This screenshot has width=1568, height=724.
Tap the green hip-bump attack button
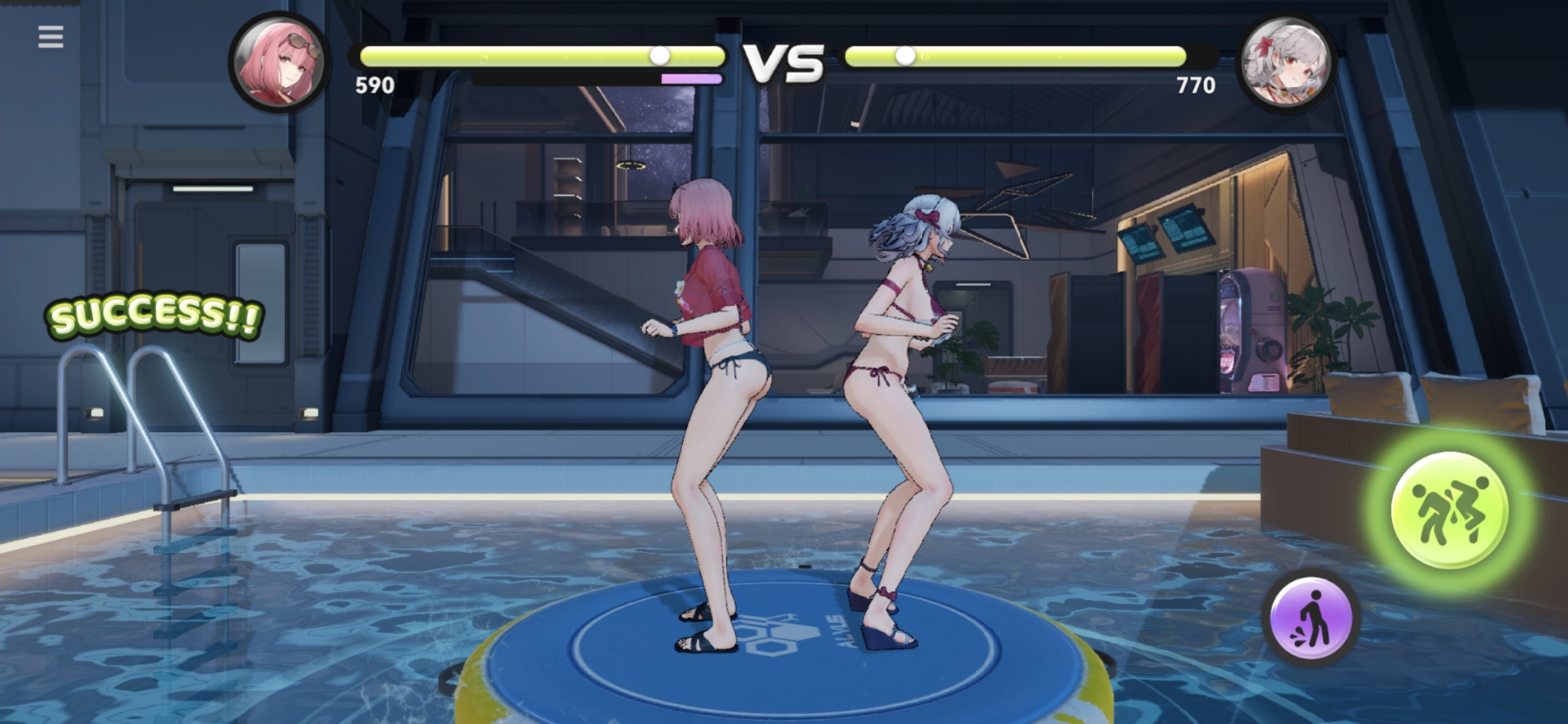[1449, 511]
